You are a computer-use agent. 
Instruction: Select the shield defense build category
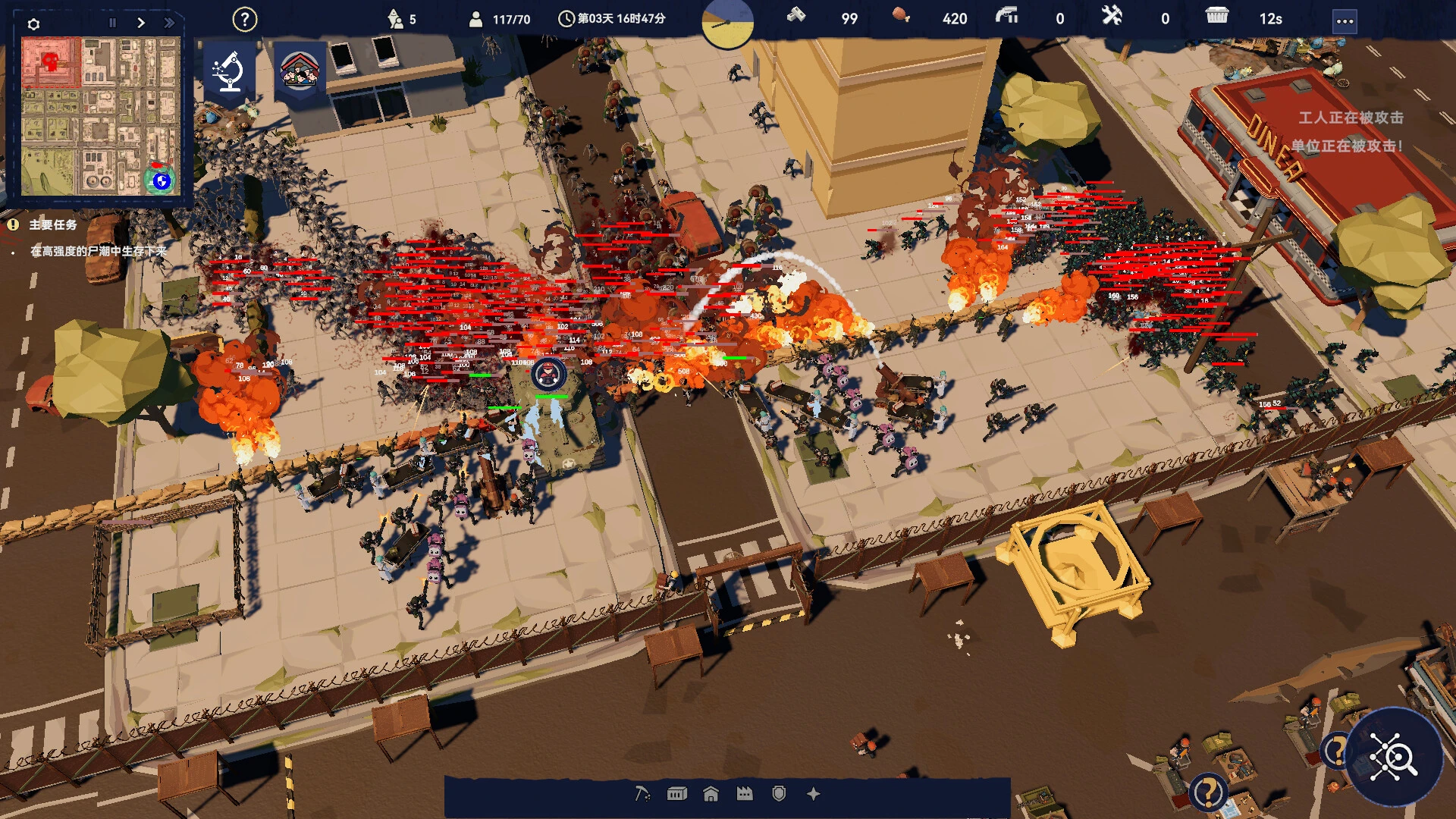pos(780,793)
